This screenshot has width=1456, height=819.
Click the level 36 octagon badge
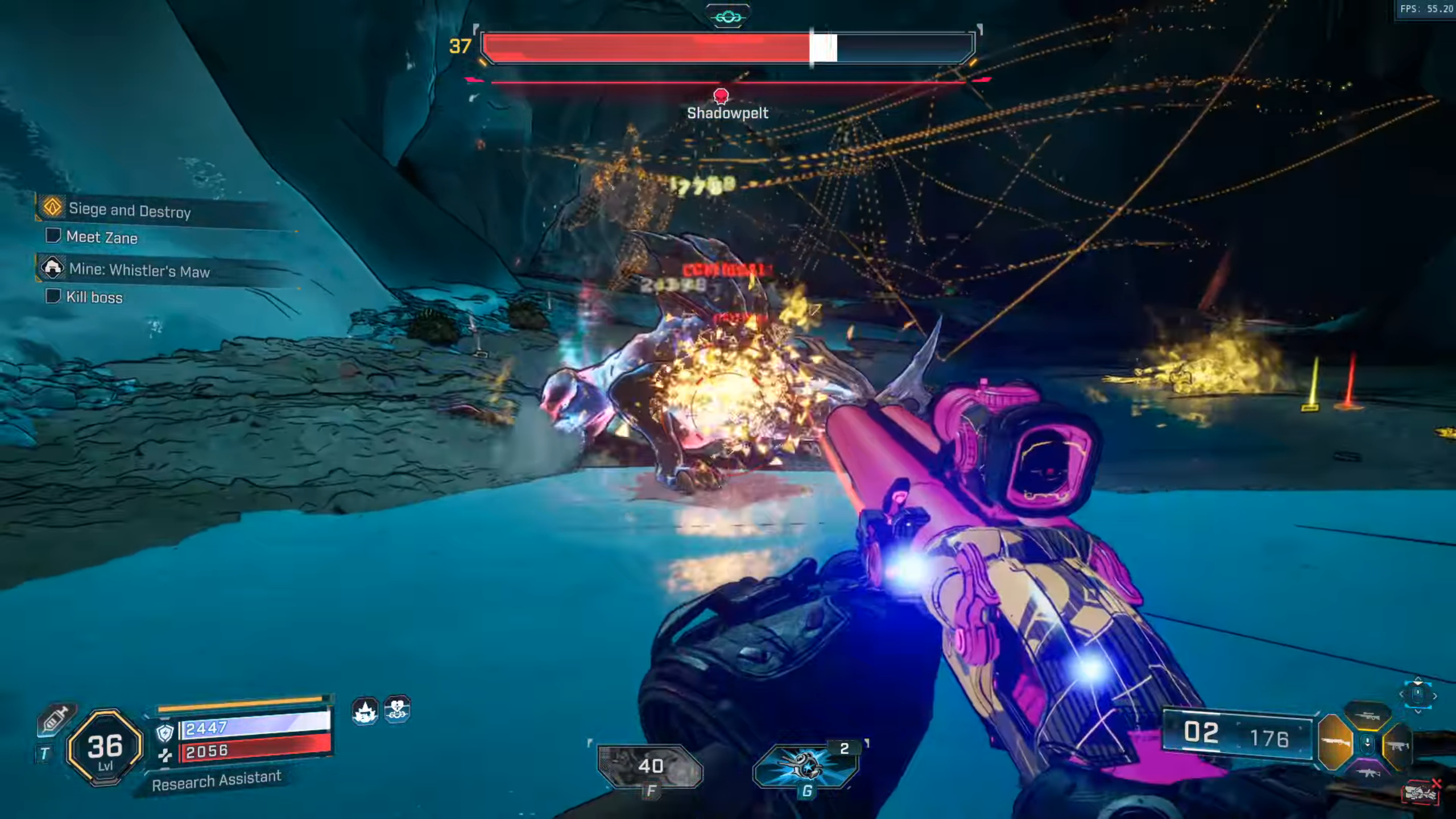point(105,747)
